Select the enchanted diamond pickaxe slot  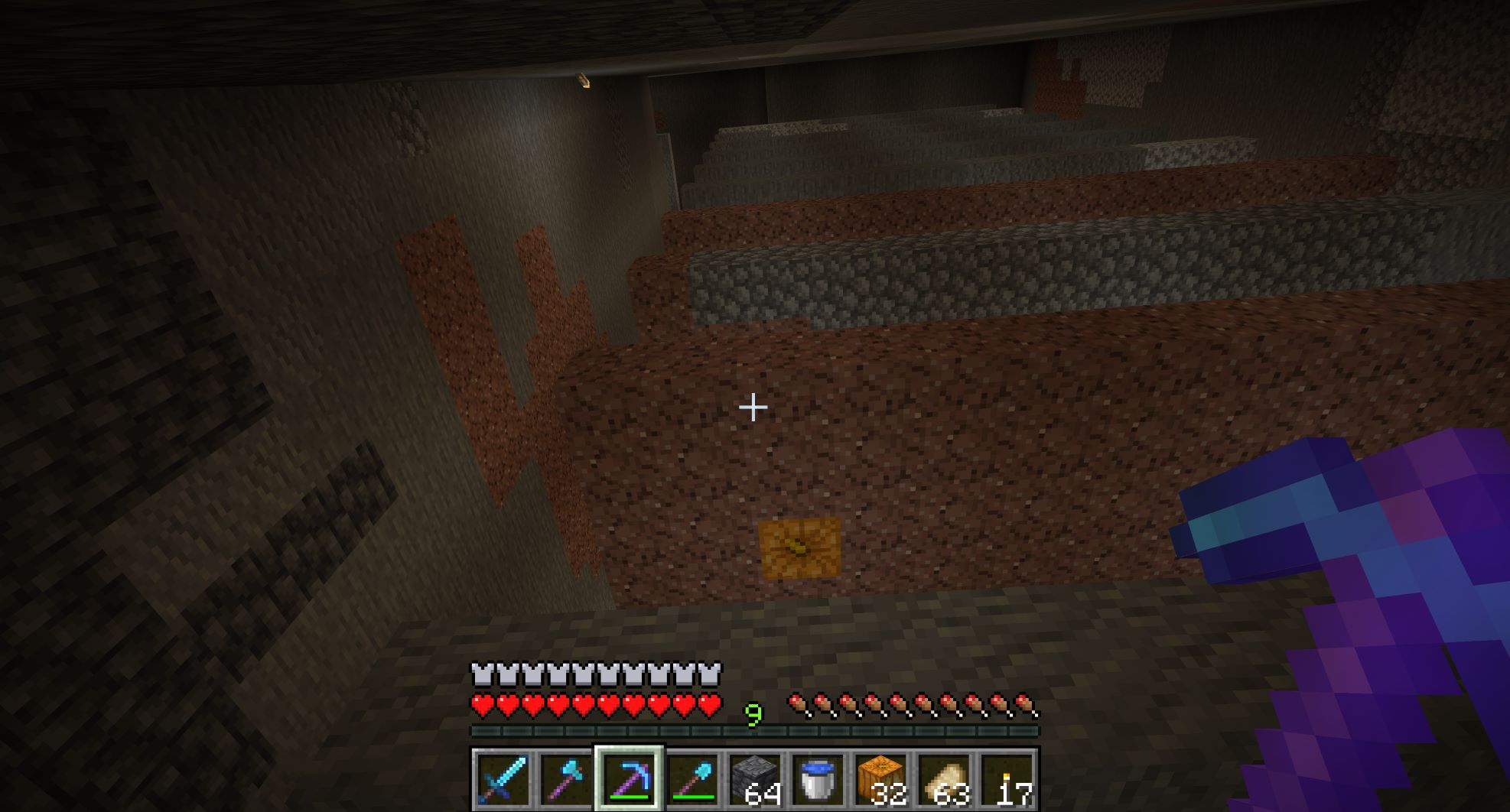coord(629,779)
